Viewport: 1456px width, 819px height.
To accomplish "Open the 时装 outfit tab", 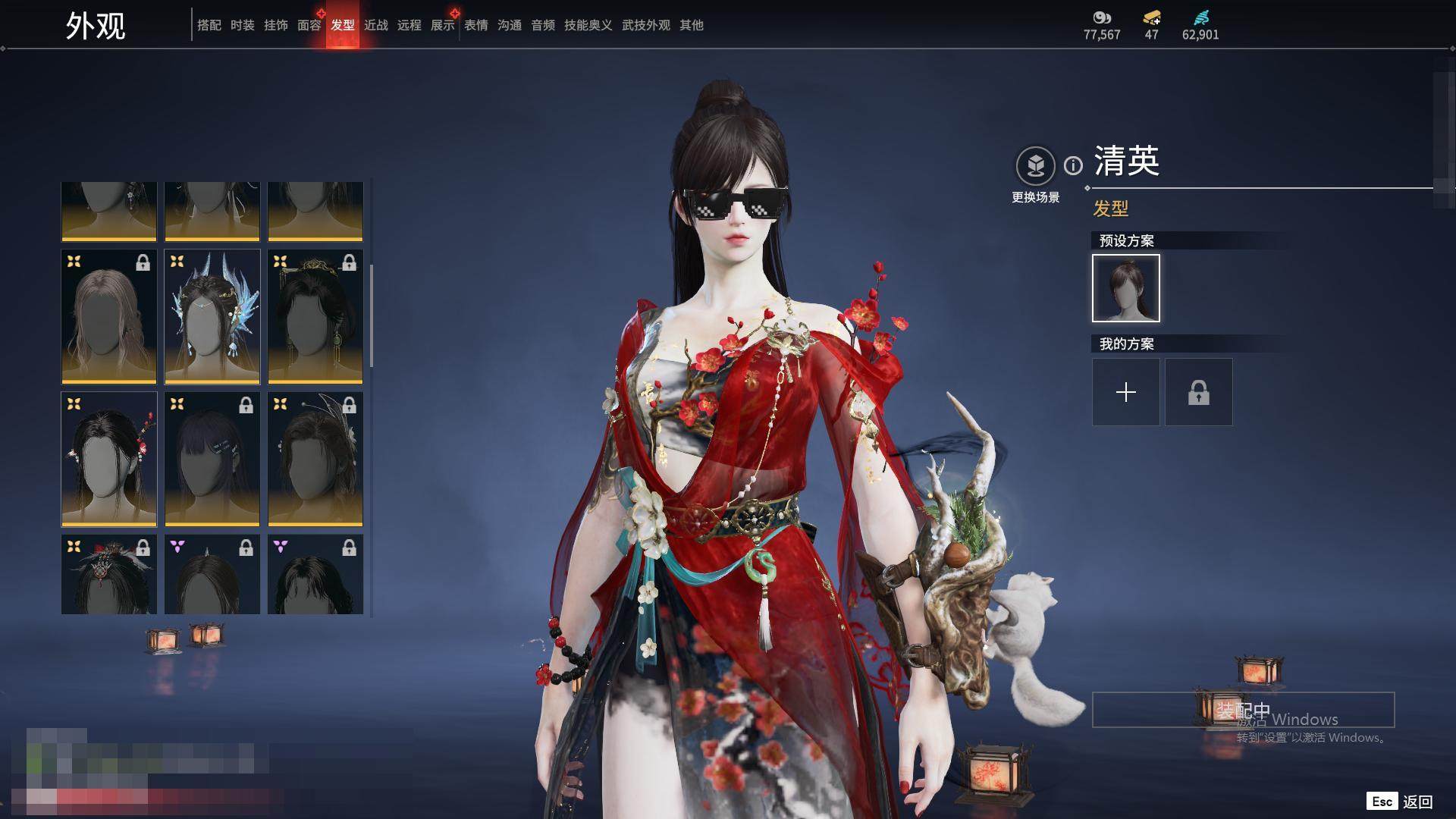I will click(242, 25).
